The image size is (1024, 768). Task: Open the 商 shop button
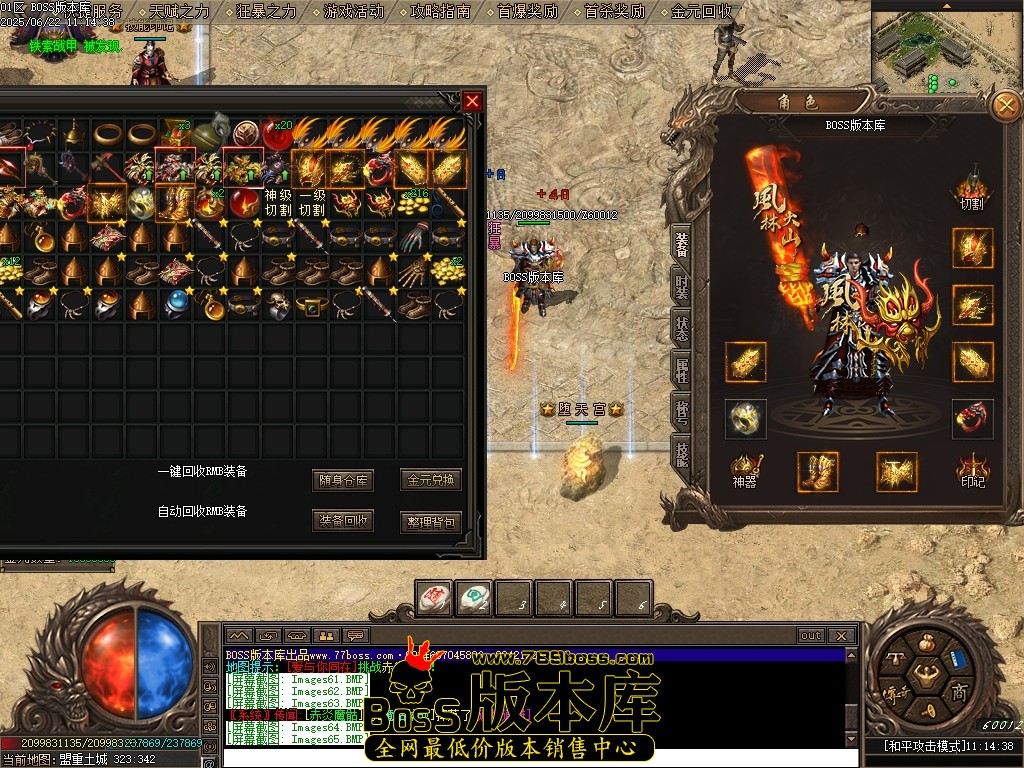pyautogui.click(x=957, y=691)
